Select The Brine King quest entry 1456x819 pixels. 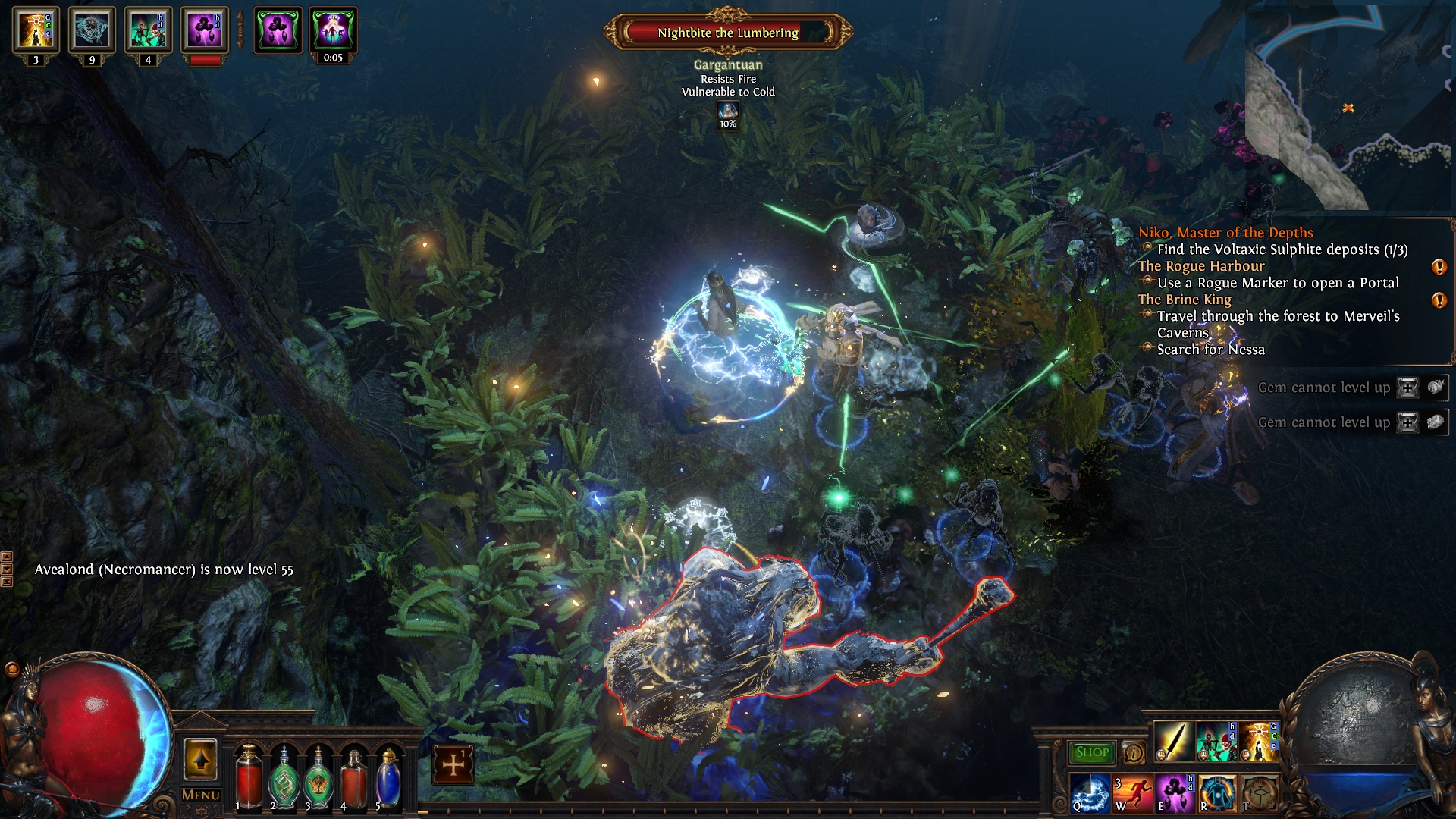click(1185, 300)
